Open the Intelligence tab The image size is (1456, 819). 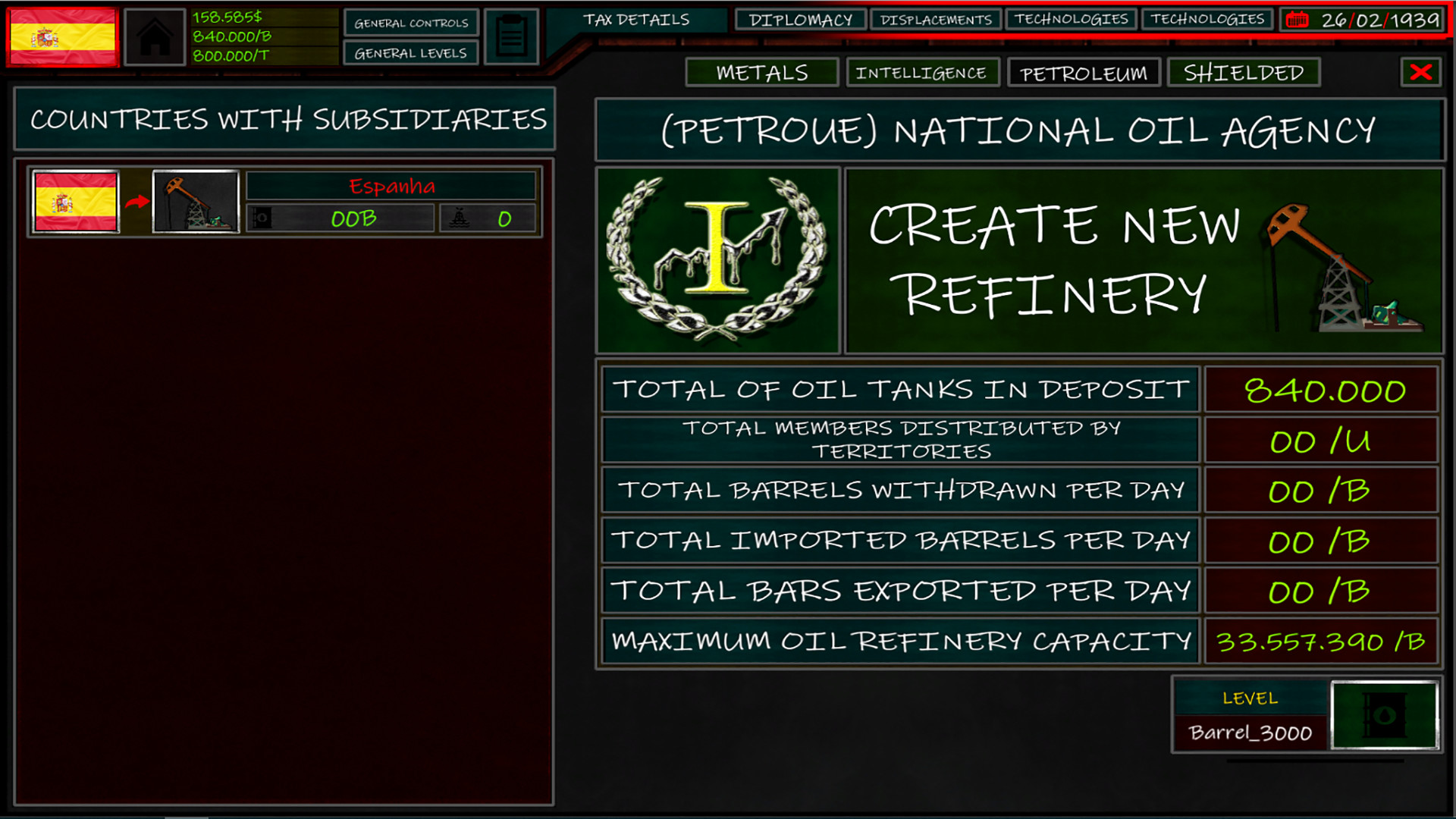924,73
